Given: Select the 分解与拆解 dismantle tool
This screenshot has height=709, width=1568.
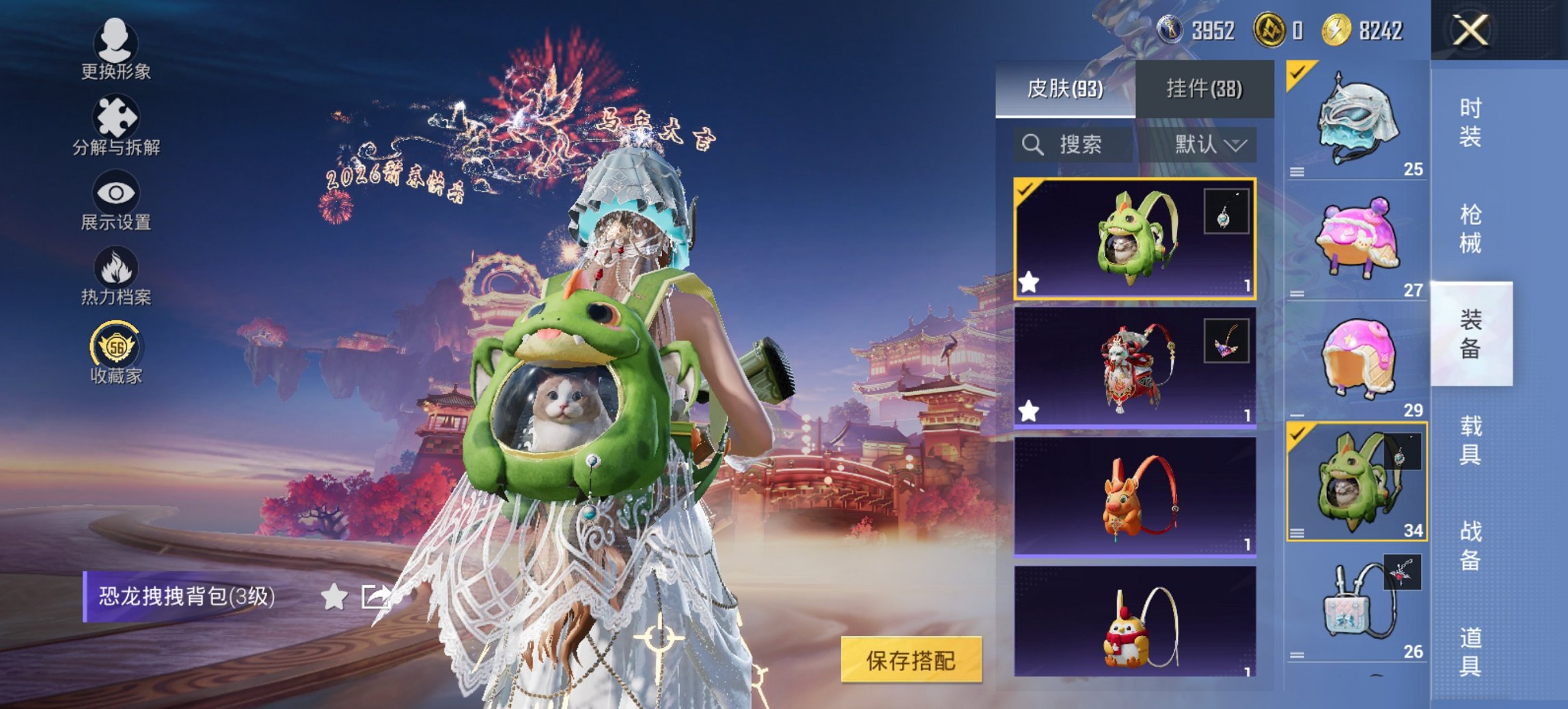Looking at the screenshot, I should click(x=116, y=126).
